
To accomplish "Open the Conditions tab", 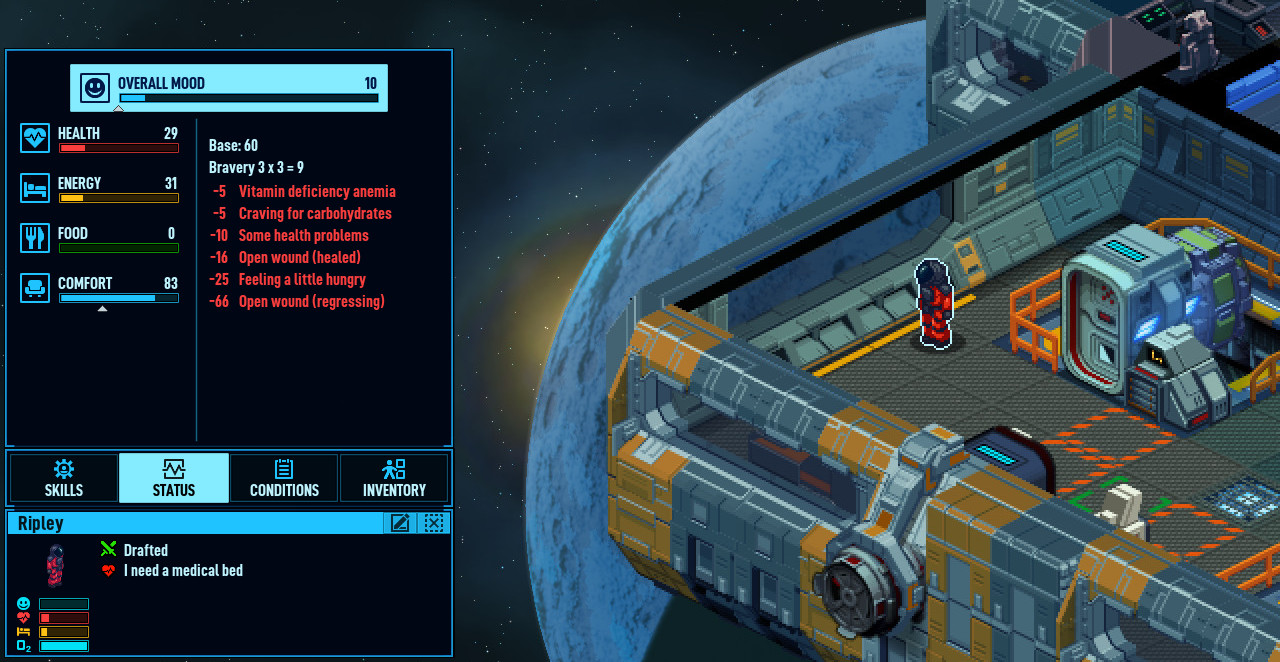I will point(284,478).
